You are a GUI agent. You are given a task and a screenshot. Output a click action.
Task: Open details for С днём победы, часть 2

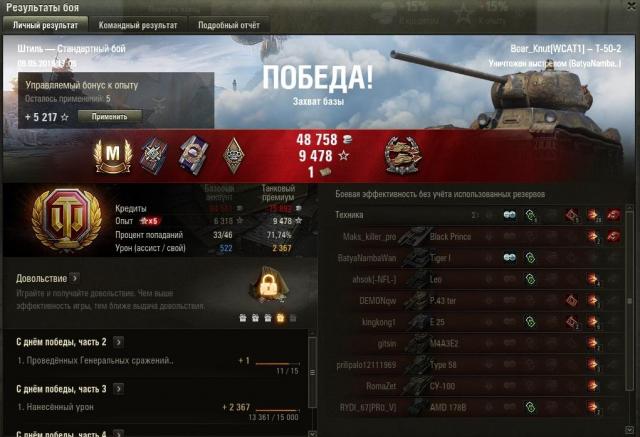point(119,342)
